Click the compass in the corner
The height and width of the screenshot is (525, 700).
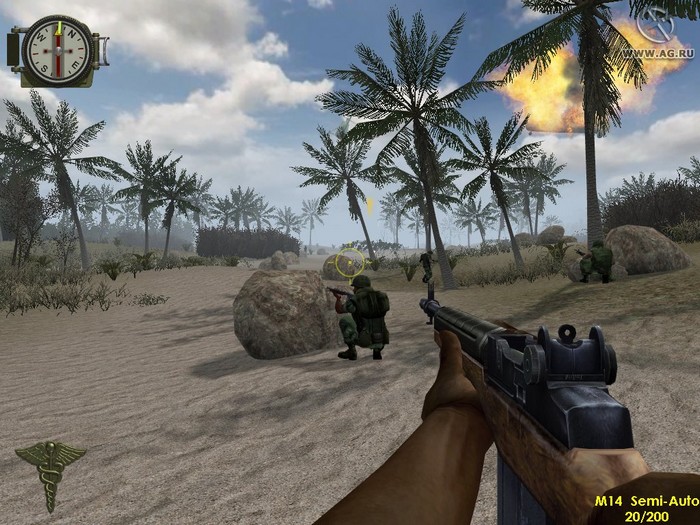point(56,50)
